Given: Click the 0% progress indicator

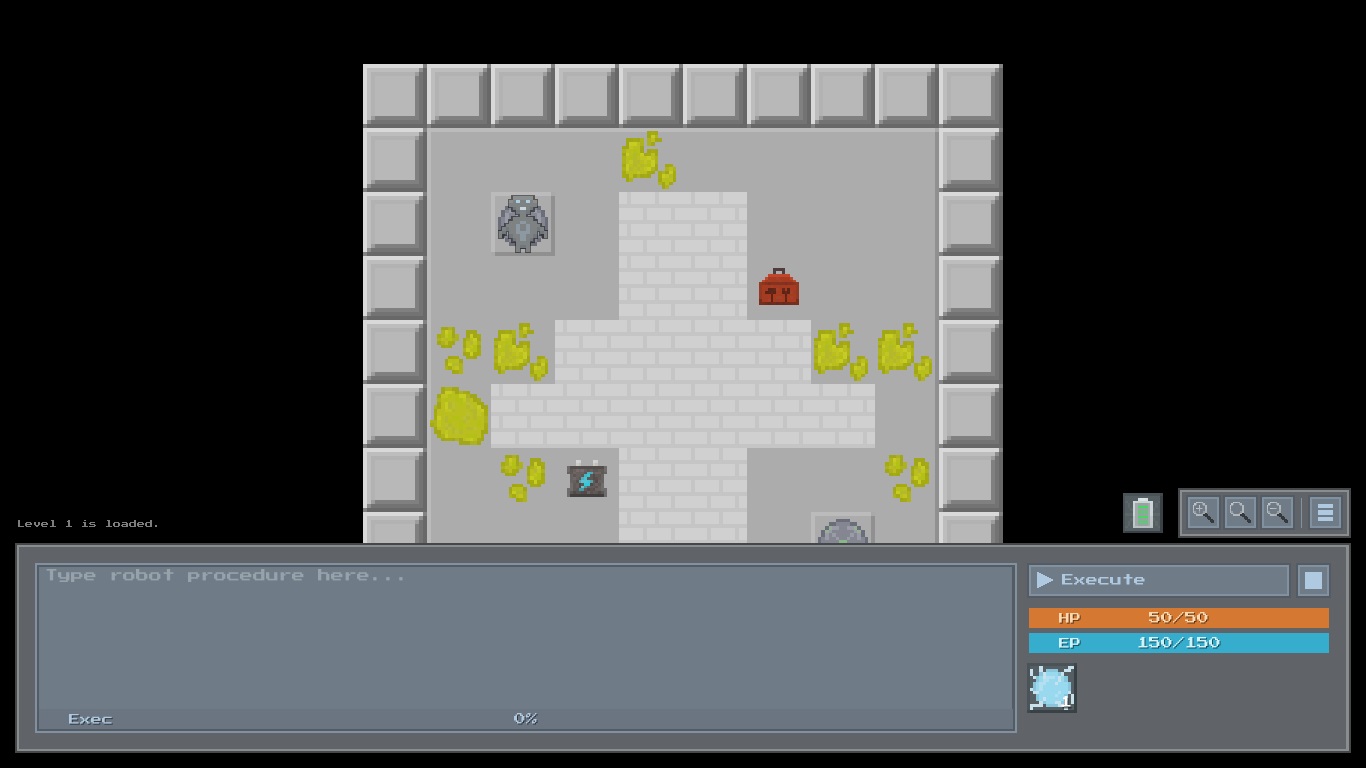Looking at the screenshot, I should tap(524, 718).
